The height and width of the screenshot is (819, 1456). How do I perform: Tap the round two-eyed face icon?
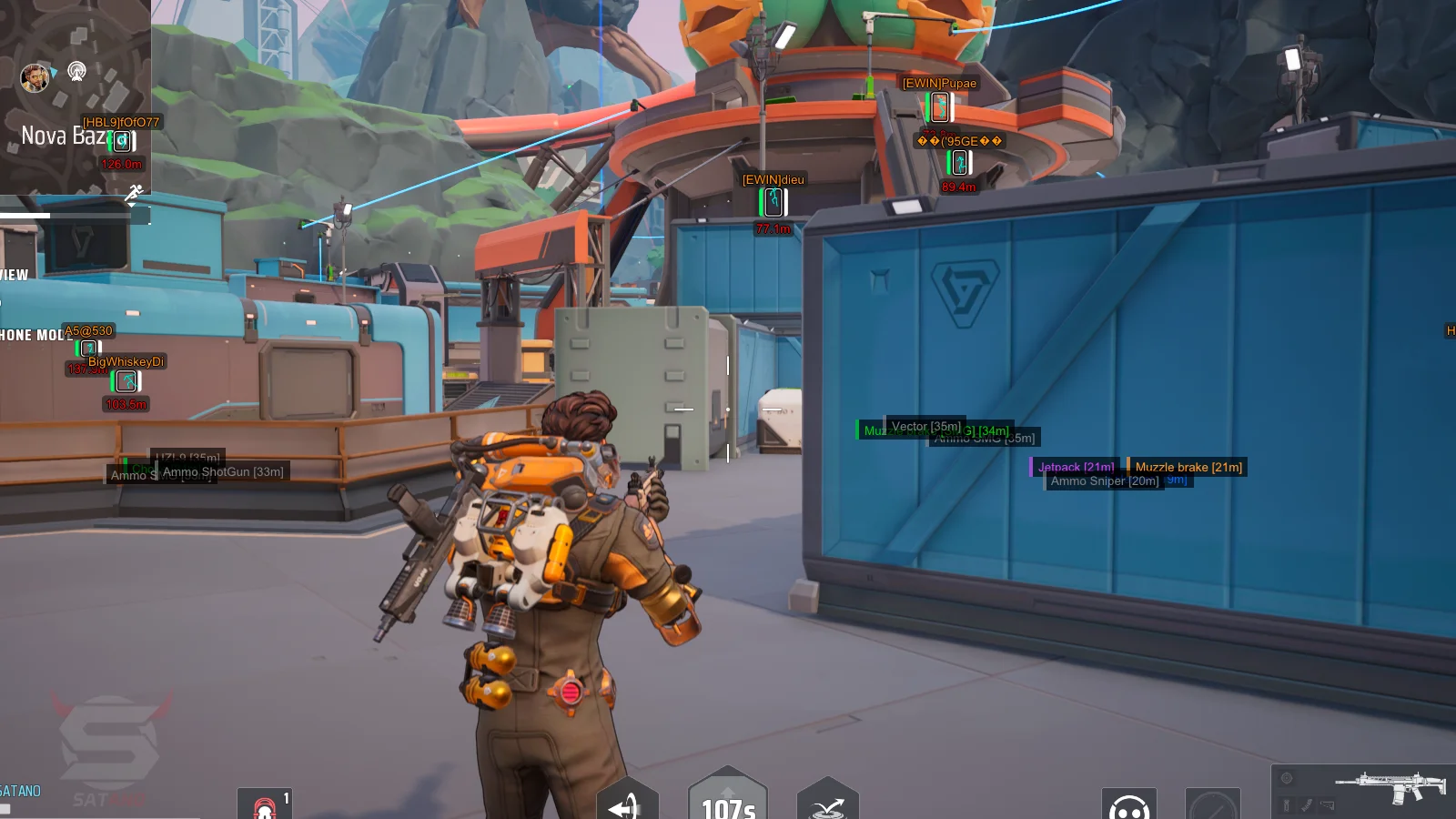pos(1128,804)
